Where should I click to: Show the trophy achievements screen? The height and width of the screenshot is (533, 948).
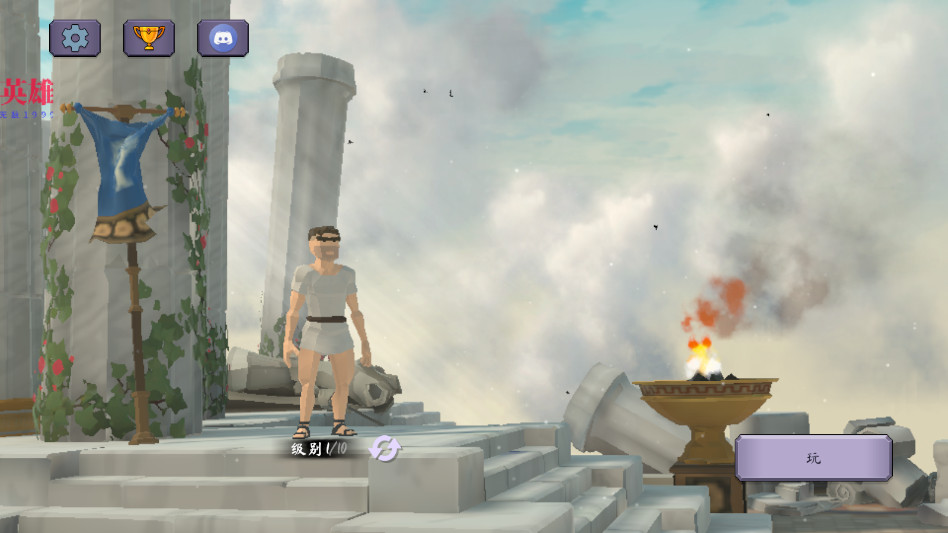(149, 38)
